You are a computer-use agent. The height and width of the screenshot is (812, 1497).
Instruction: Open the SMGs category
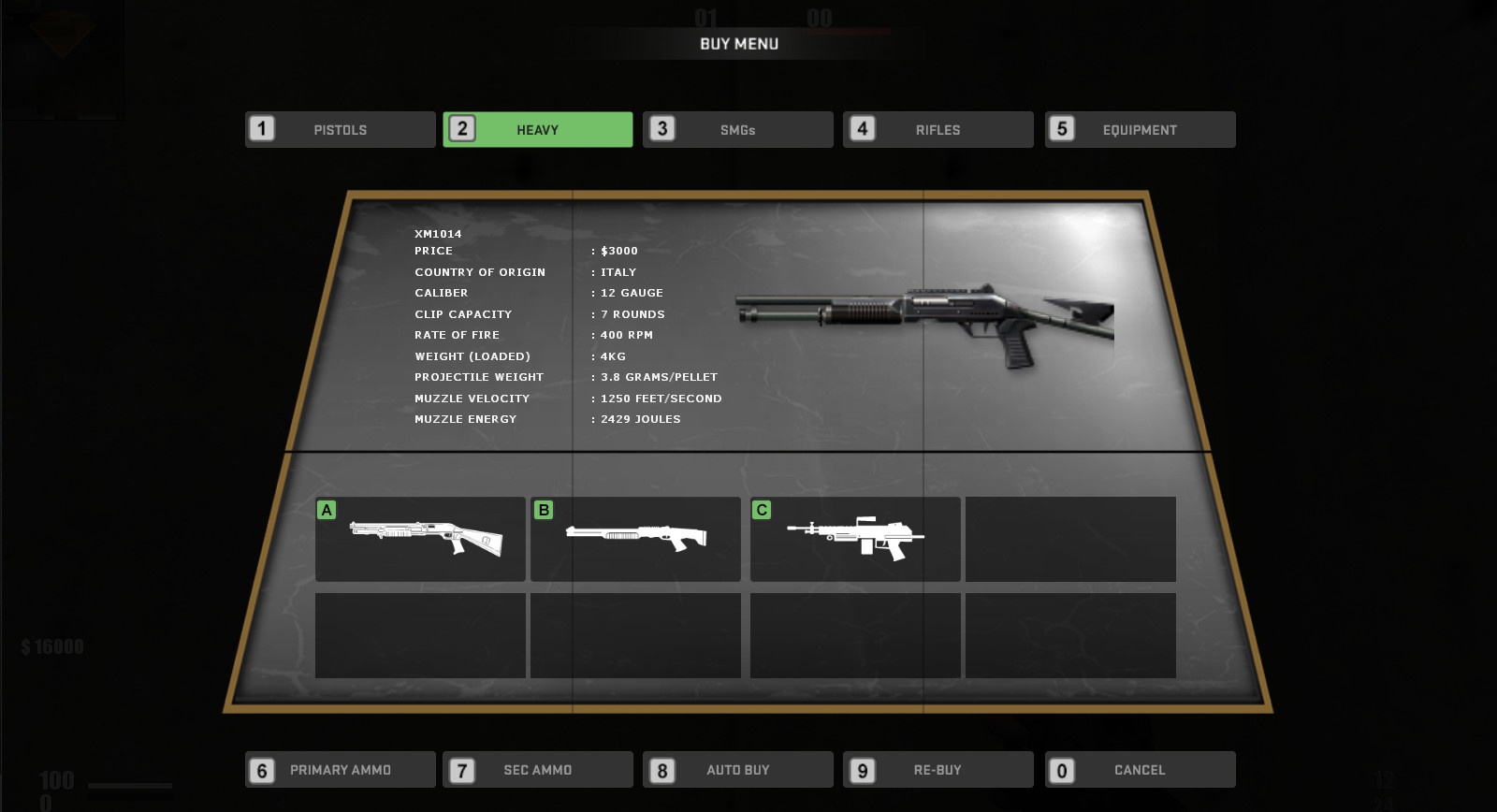738,130
